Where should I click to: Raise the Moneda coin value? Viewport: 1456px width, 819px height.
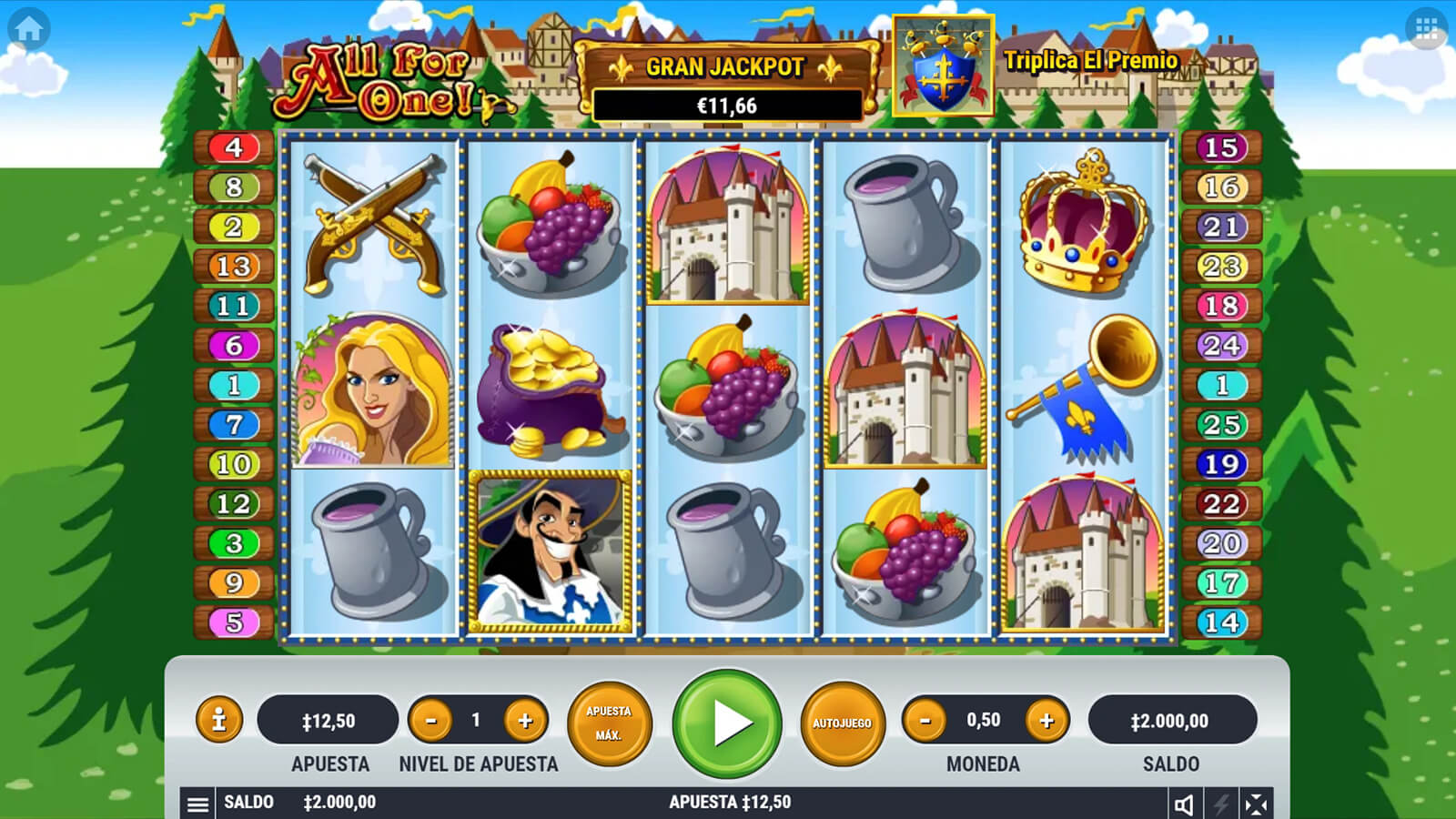(1046, 721)
